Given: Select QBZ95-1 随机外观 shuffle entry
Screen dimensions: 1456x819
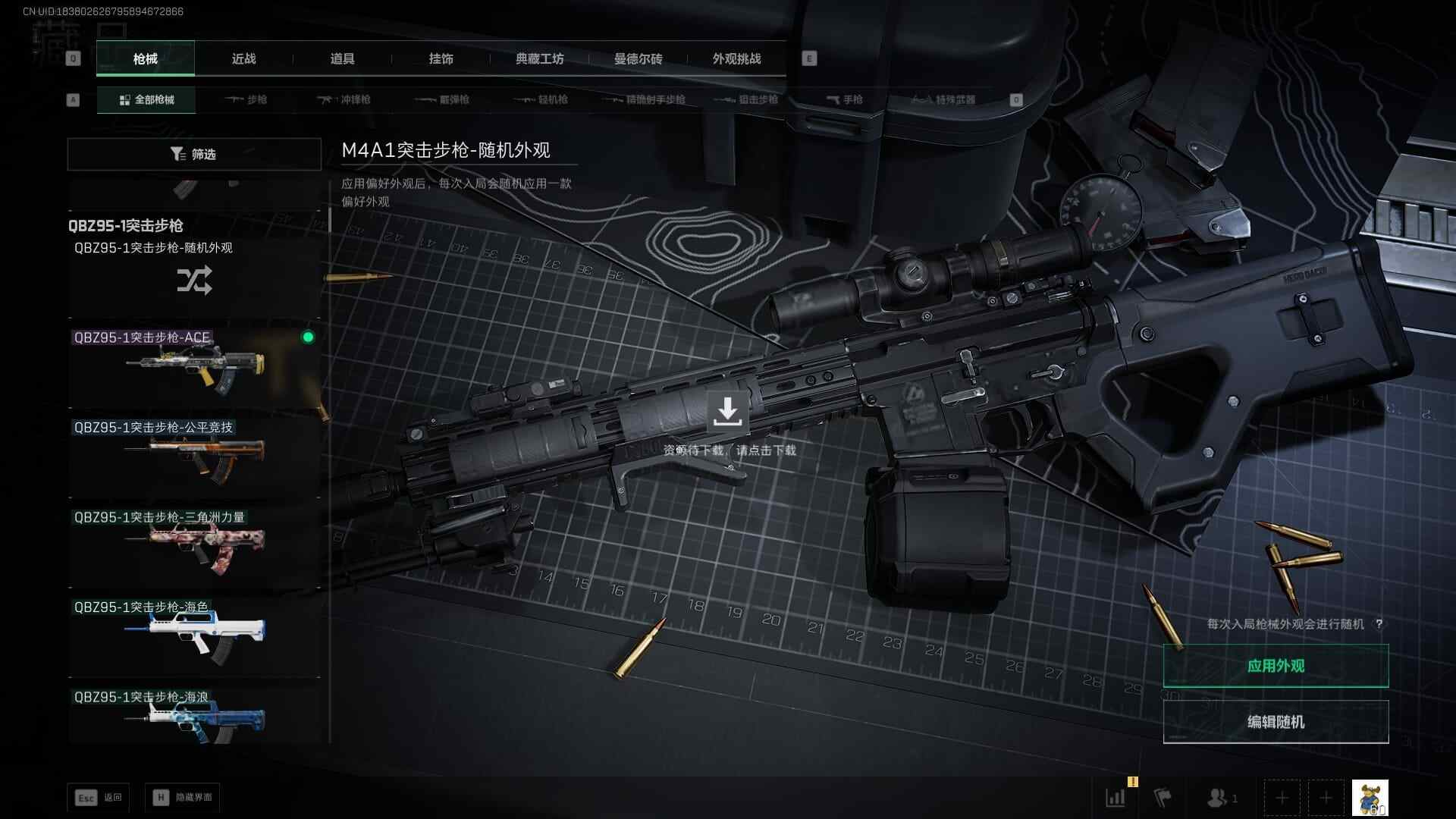Looking at the screenshot, I should coord(194,278).
